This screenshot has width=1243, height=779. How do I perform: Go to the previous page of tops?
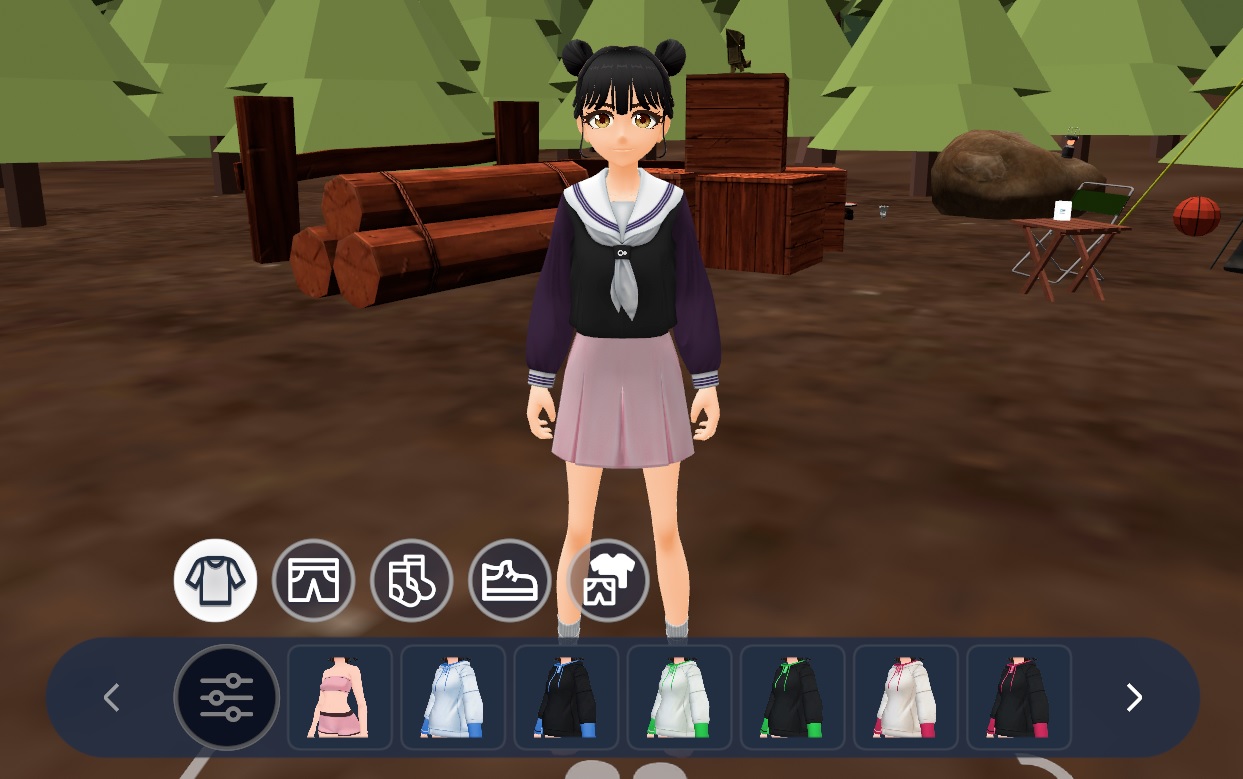pos(112,697)
